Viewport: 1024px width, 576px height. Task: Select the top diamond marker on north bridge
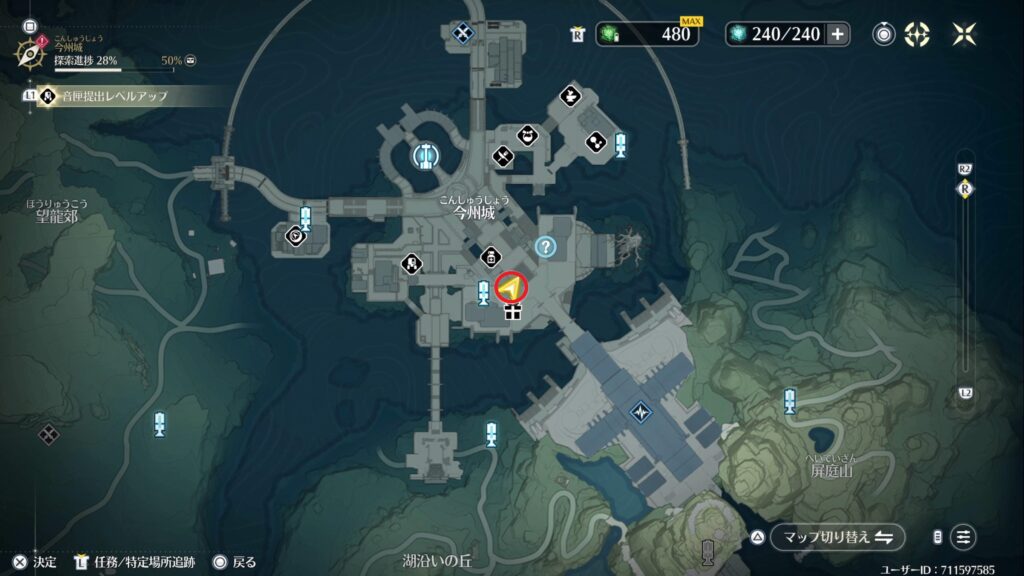(461, 34)
